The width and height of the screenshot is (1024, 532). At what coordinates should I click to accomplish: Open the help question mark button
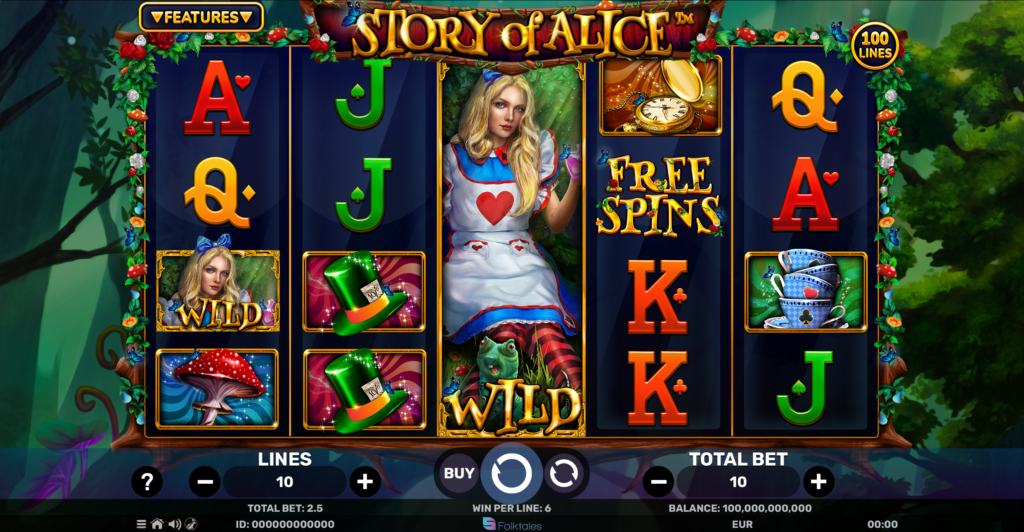(147, 482)
